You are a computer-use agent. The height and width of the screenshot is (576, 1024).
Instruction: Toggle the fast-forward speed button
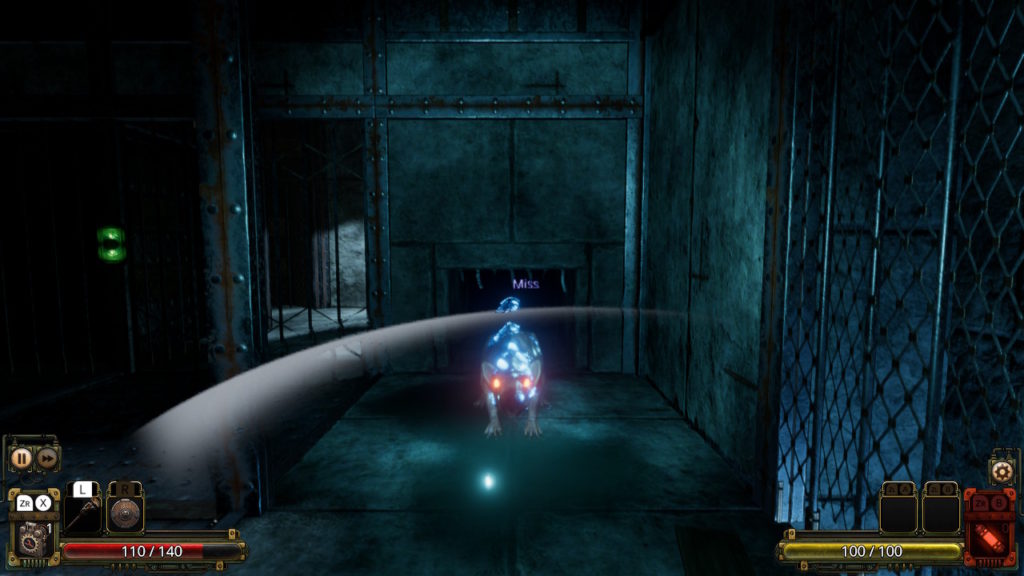coord(47,458)
